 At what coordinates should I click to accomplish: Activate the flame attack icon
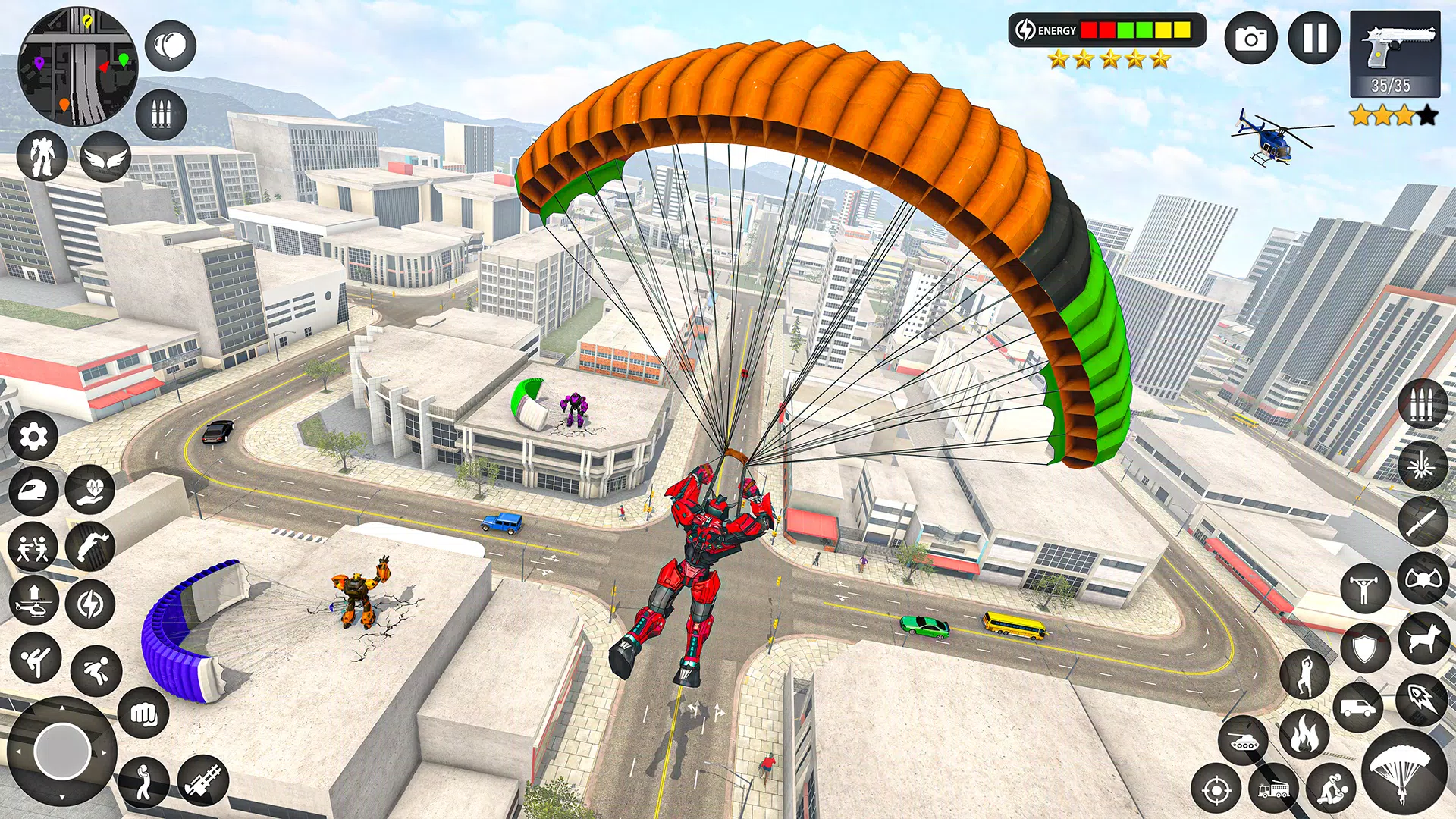point(1304,734)
